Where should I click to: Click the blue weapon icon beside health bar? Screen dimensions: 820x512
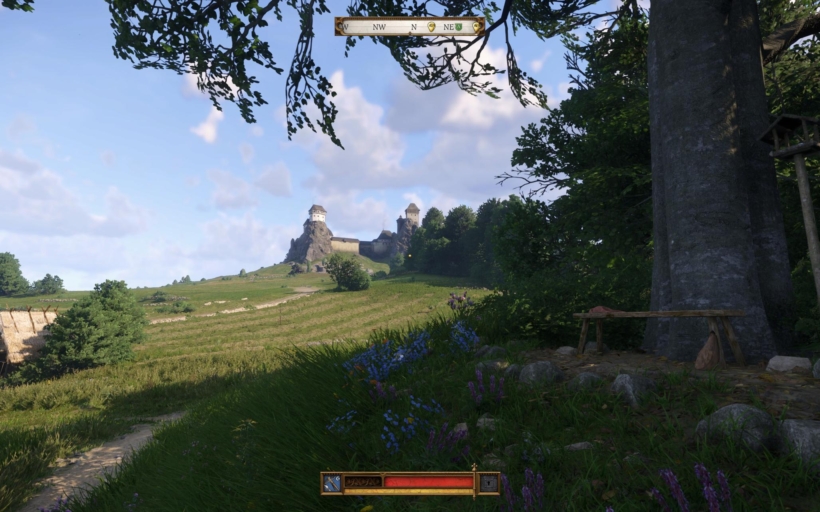(x=333, y=483)
